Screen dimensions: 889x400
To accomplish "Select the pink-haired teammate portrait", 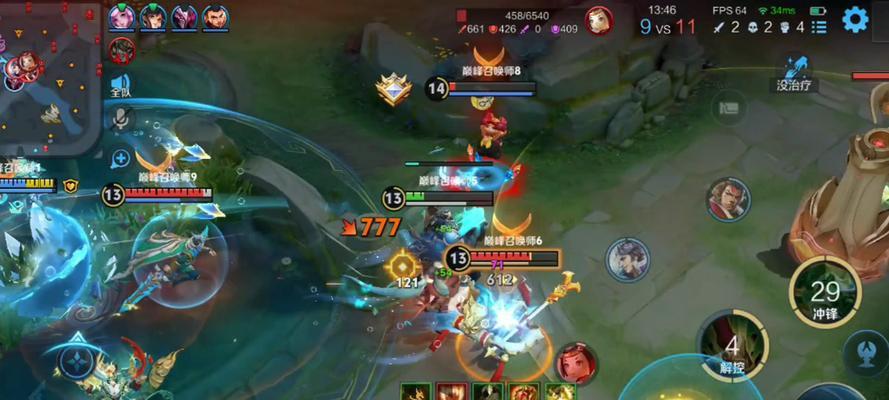I will (122, 17).
